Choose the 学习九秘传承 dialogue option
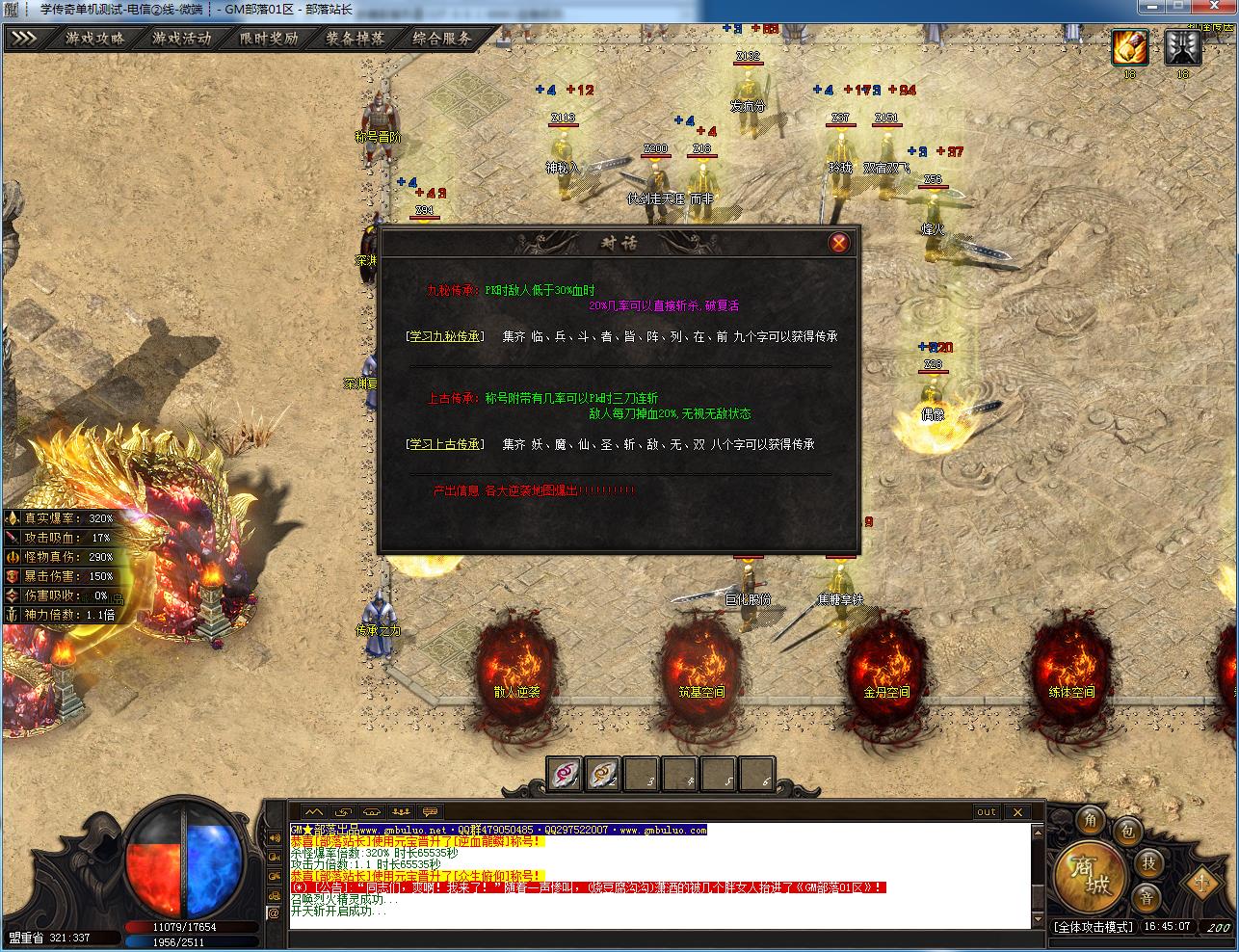The image size is (1239, 952). click(444, 336)
